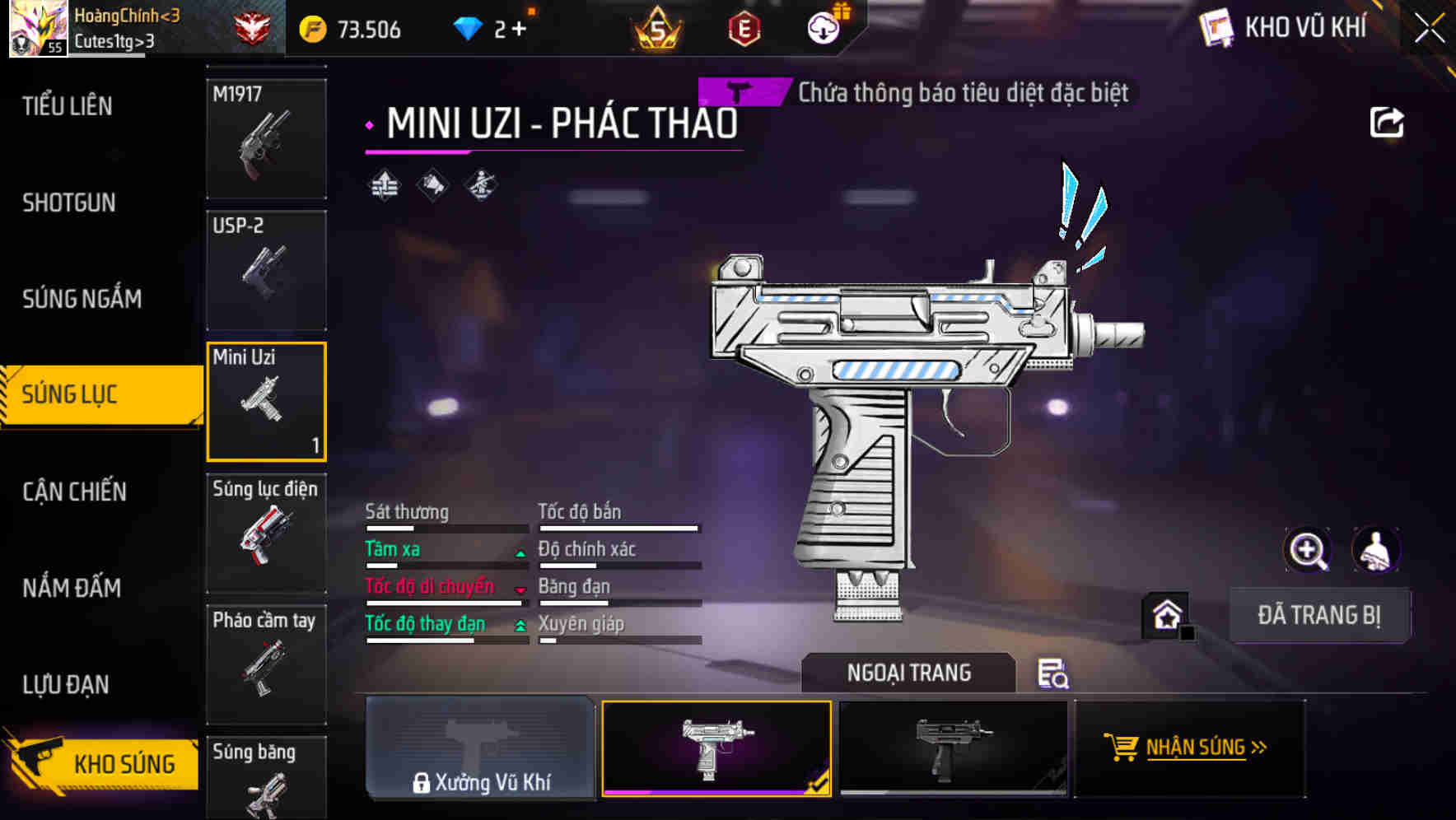Switch to the Ngoại Trang tab
The height and width of the screenshot is (820, 1456).
click(x=908, y=673)
